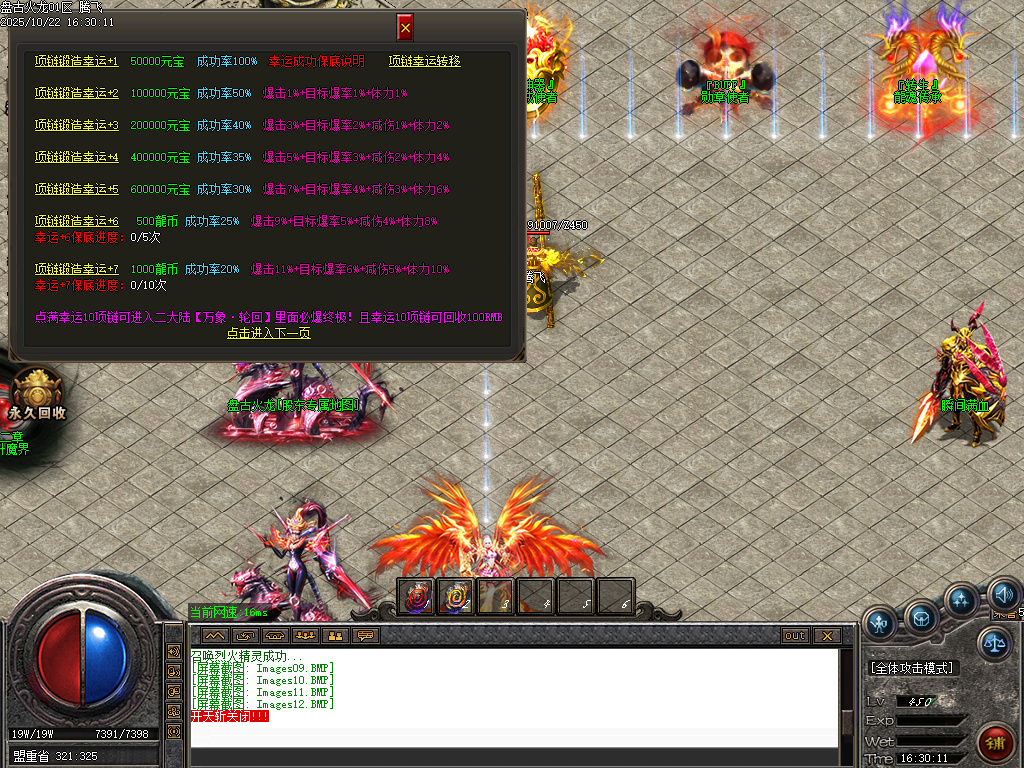
Task: Choose the 项链锻造幸运+2 upgrade link
Action: [77, 94]
